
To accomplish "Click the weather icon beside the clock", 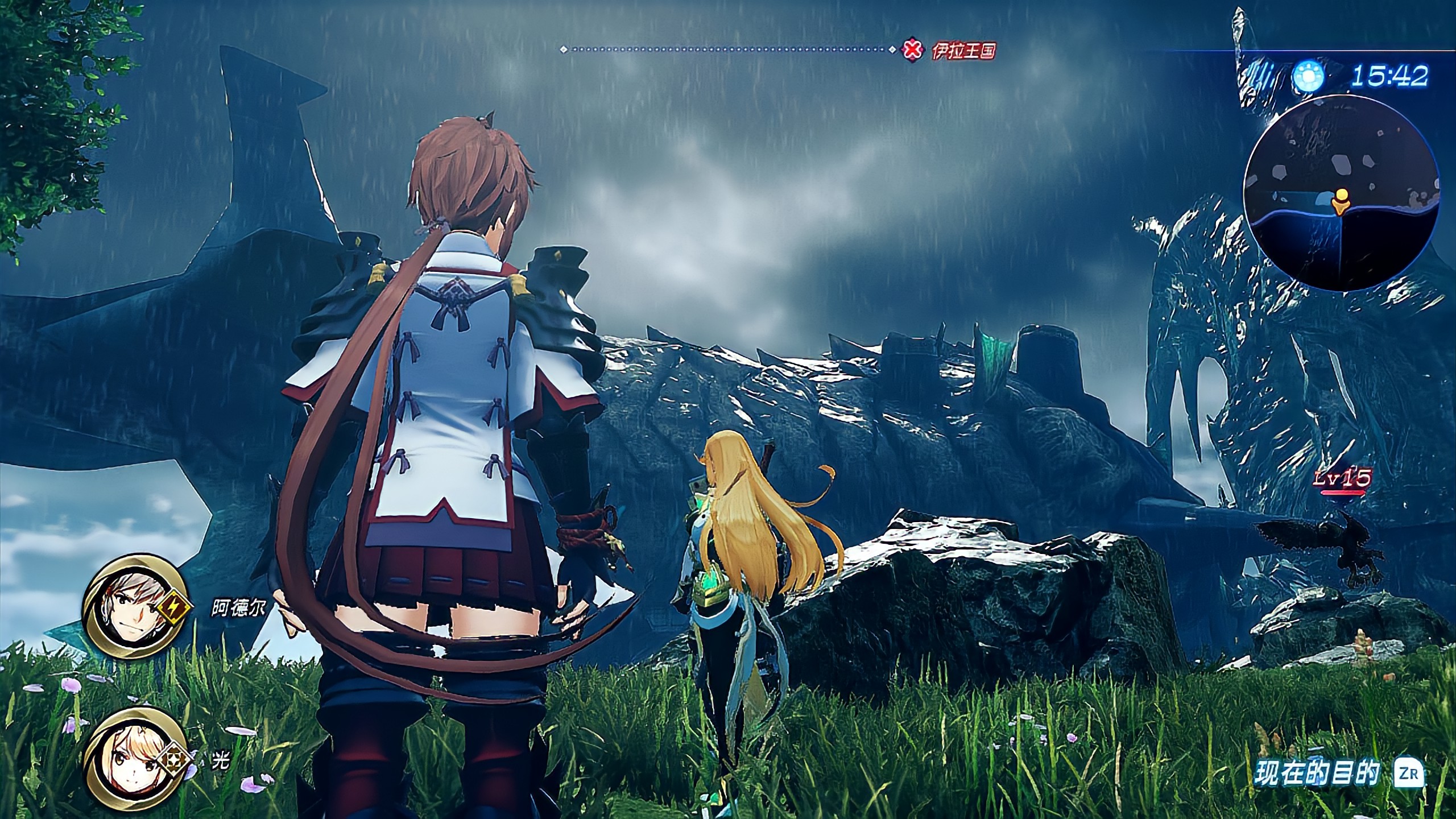I will (1308, 77).
